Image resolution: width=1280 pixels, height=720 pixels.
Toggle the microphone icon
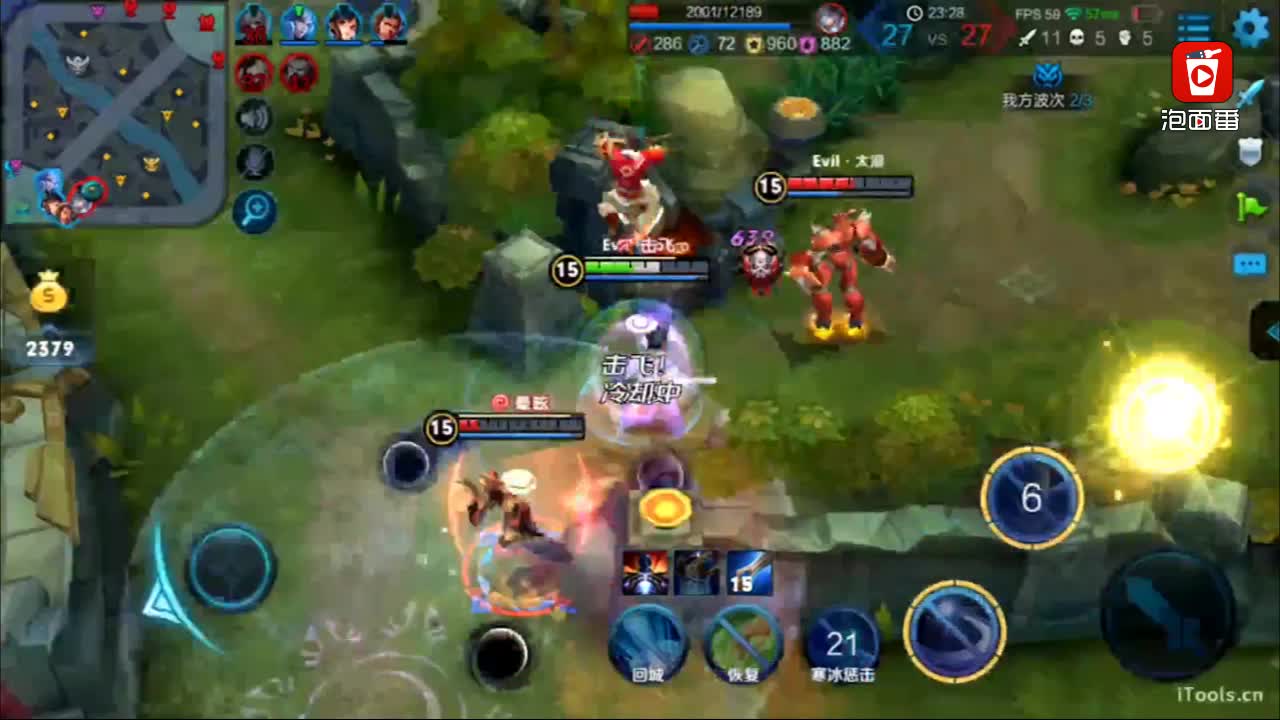tap(255, 162)
